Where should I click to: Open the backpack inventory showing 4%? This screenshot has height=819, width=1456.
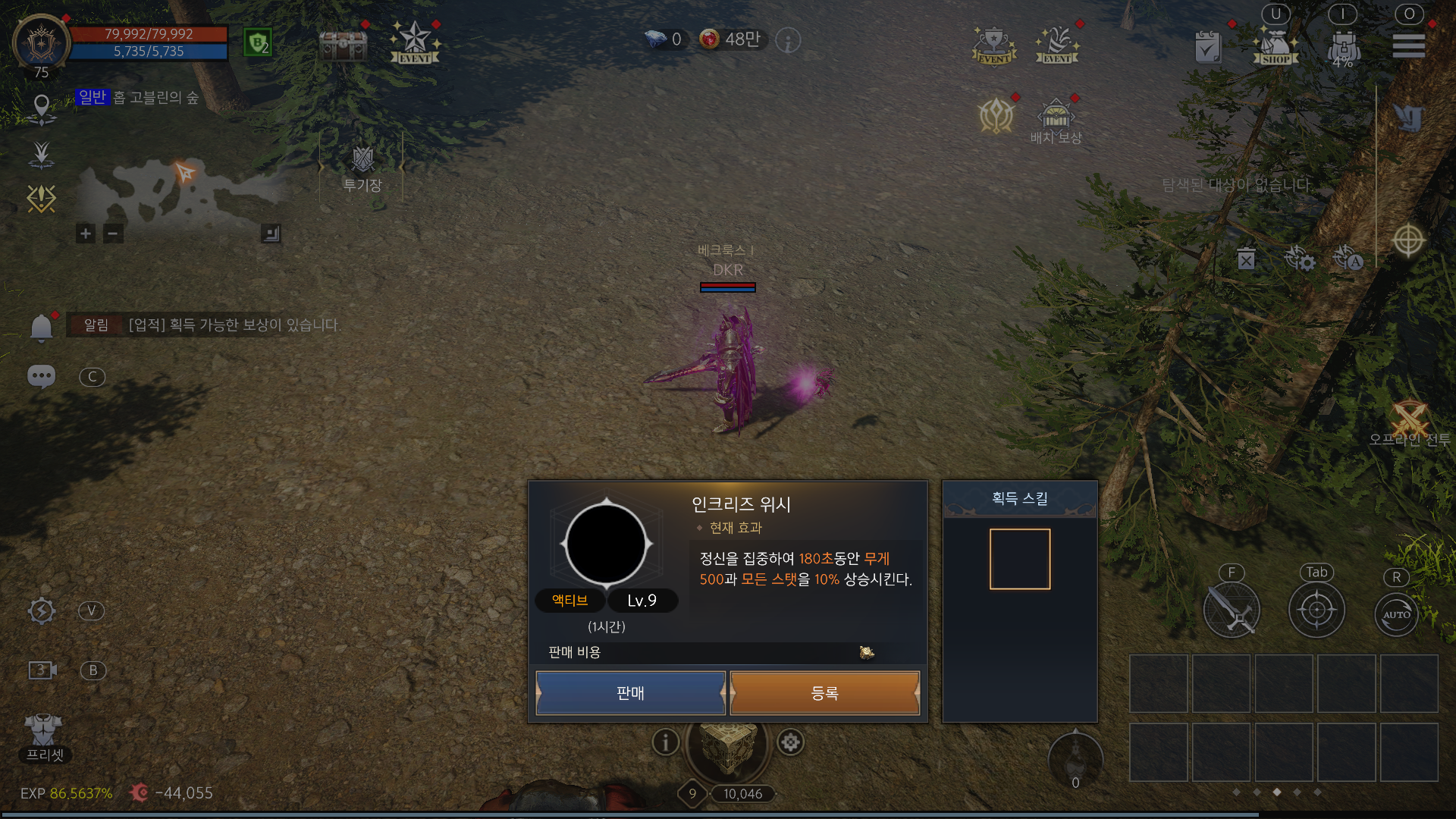point(1343,45)
